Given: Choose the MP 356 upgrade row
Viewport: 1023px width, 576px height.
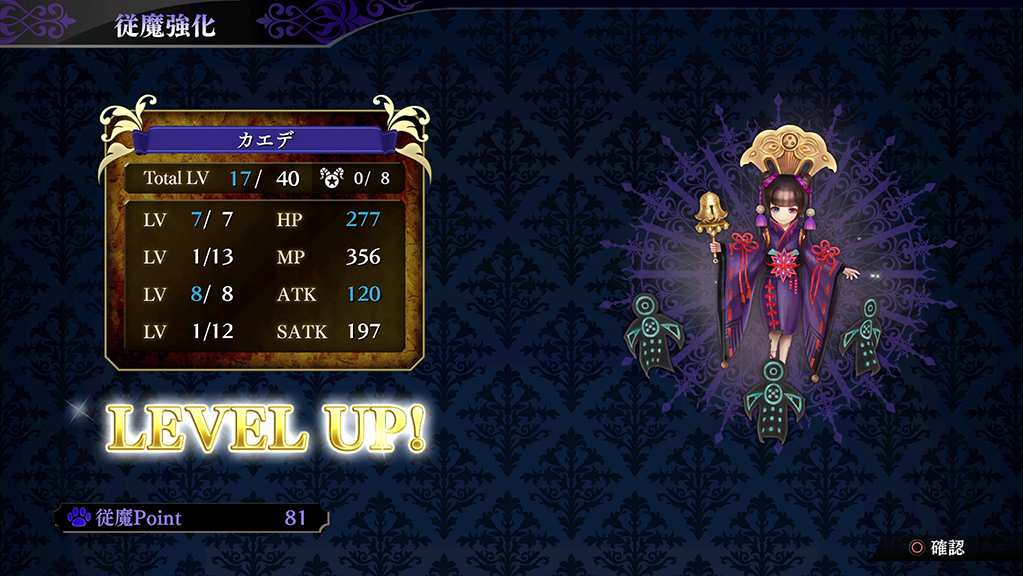Looking at the screenshot, I should coord(263,257).
